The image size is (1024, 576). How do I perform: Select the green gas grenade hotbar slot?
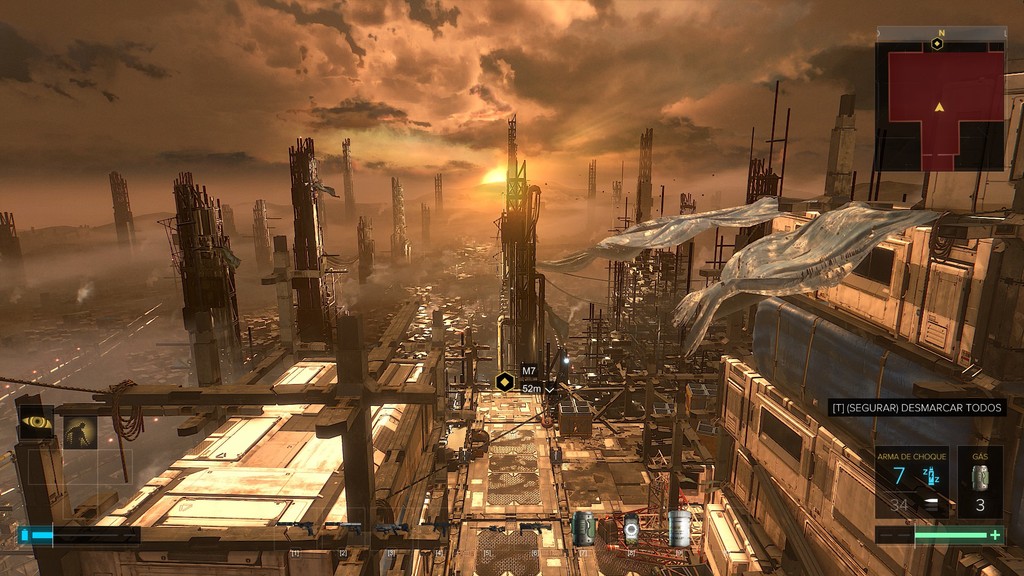point(583,528)
